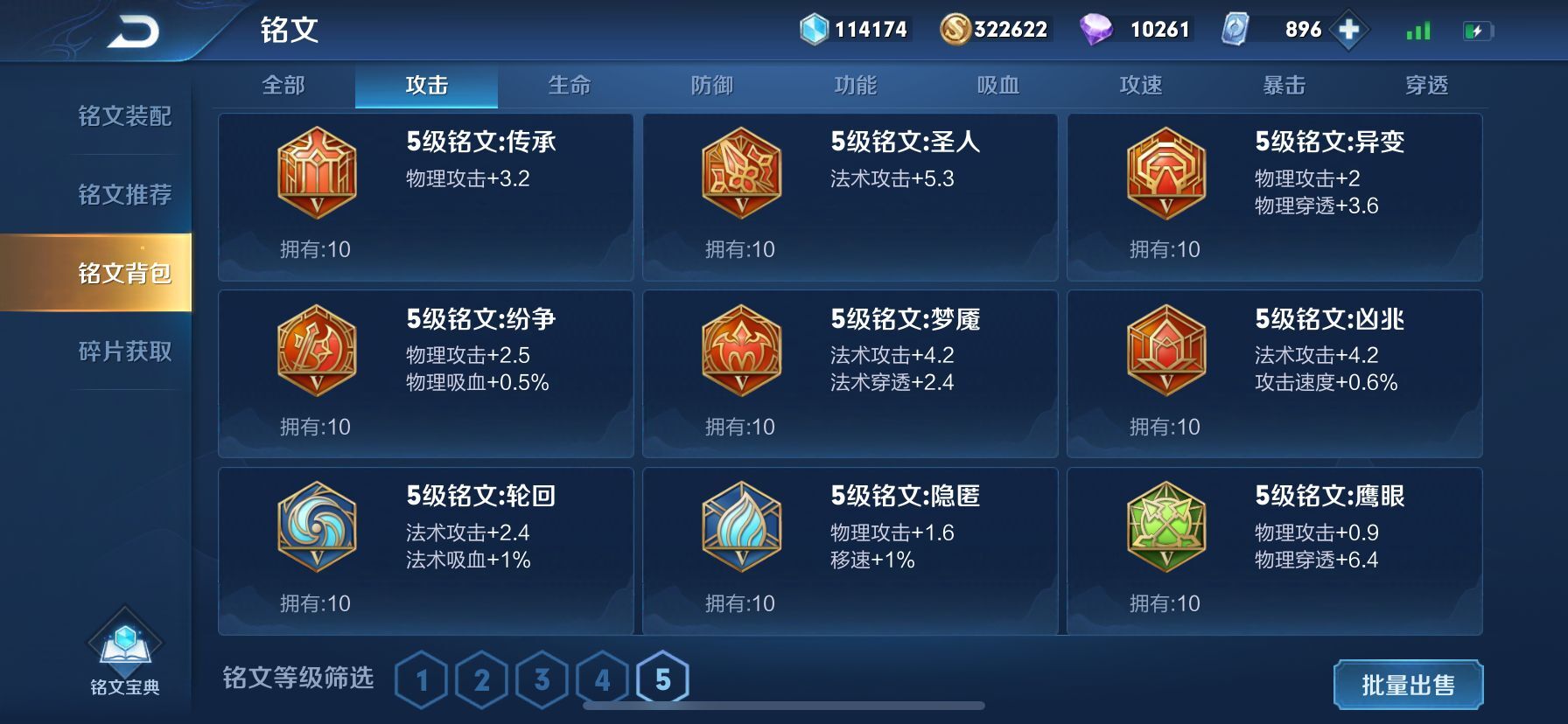Click the plus icon beside the rune coins
This screenshot has width=1568, height=724.
tap(1348, 29)
